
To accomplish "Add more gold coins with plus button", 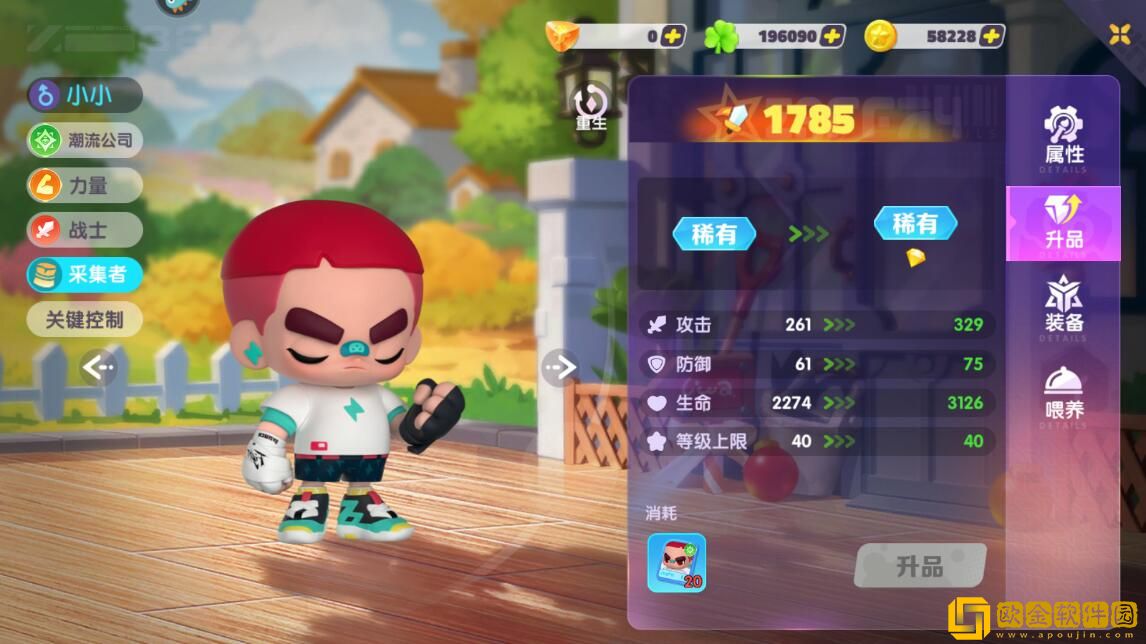I will point(991,36).
